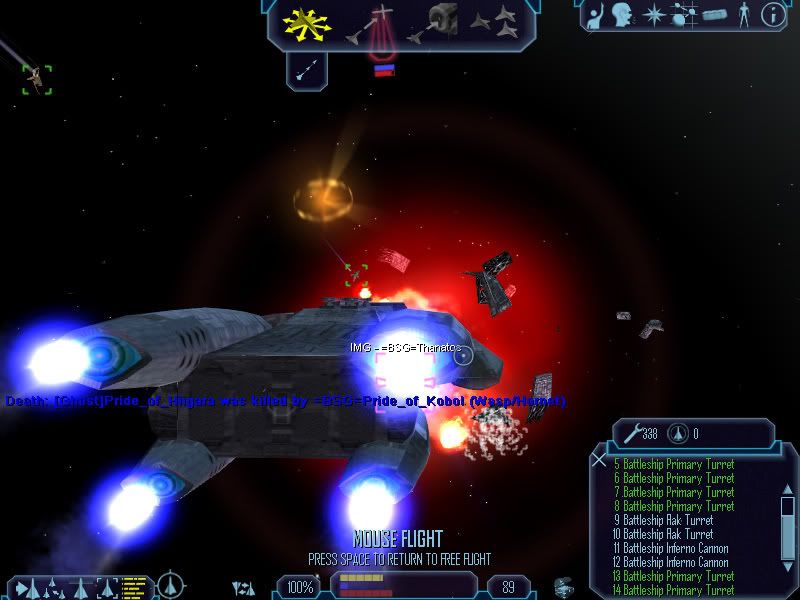Image resolution: width=800 pixels, height=600 pixels.
Task: Open the eight-pointed star icon
Action: click(x=654, y=15)
